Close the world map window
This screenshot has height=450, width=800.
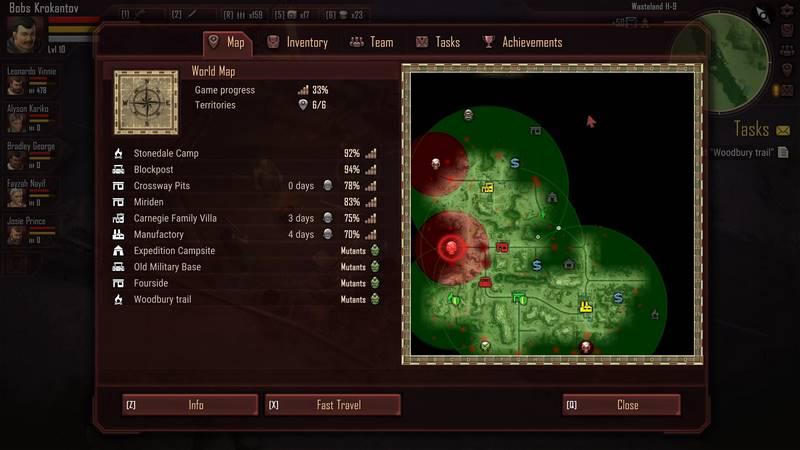[621, 405]
